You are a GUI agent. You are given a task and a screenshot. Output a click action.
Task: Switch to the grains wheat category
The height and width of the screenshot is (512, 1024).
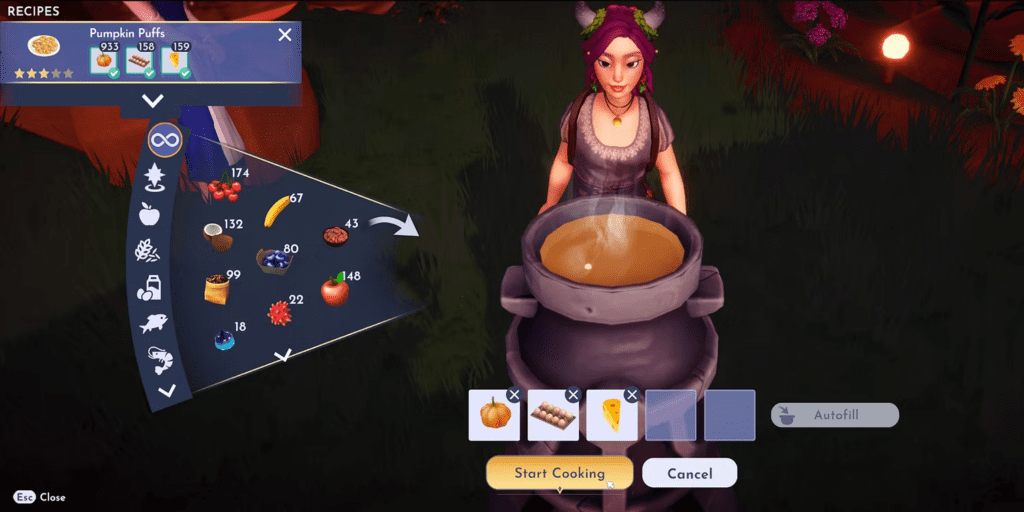click(x=147, y=251)
